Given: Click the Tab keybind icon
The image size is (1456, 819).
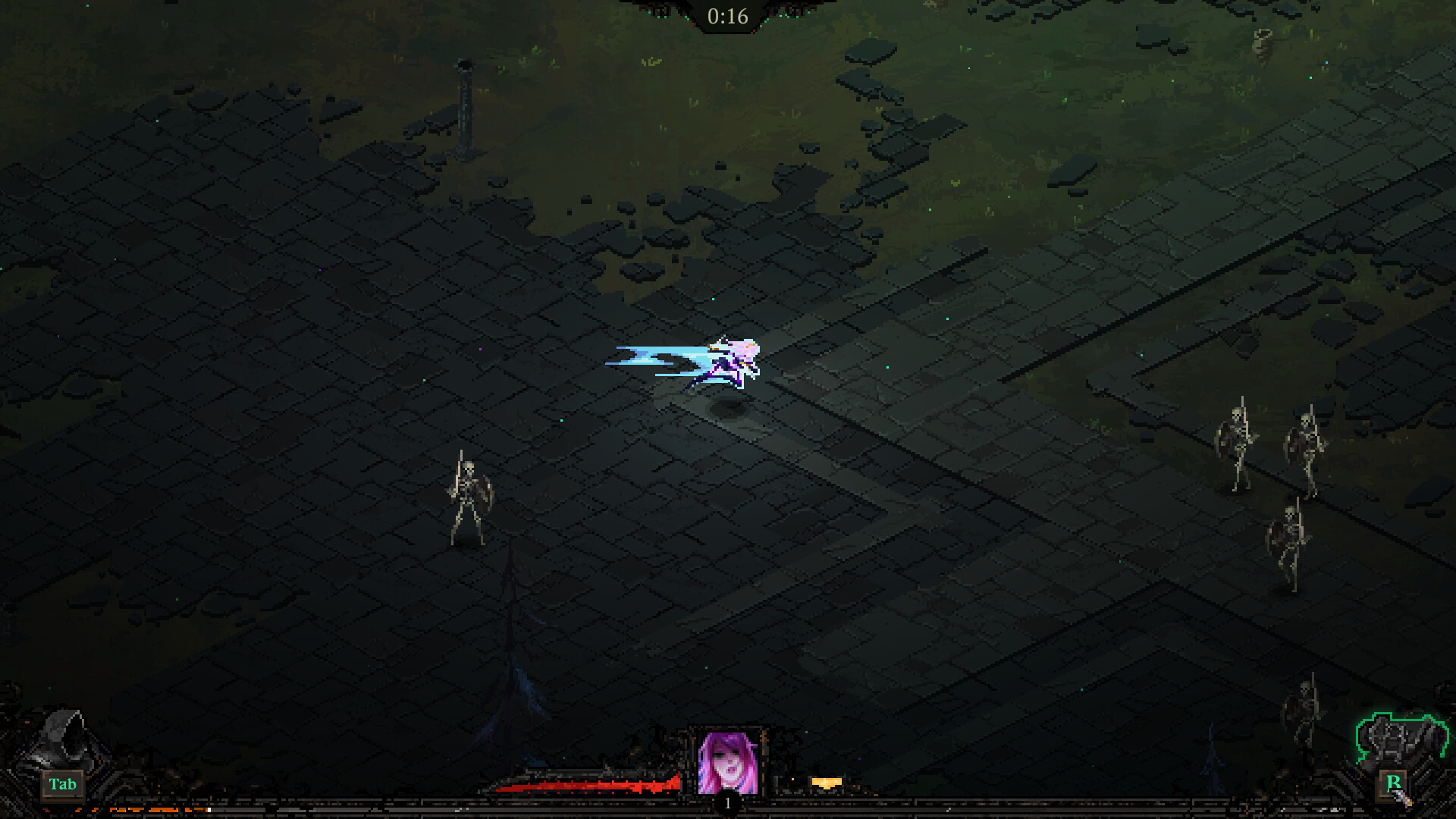Looking at the screenshot, I should coord(64,784).
